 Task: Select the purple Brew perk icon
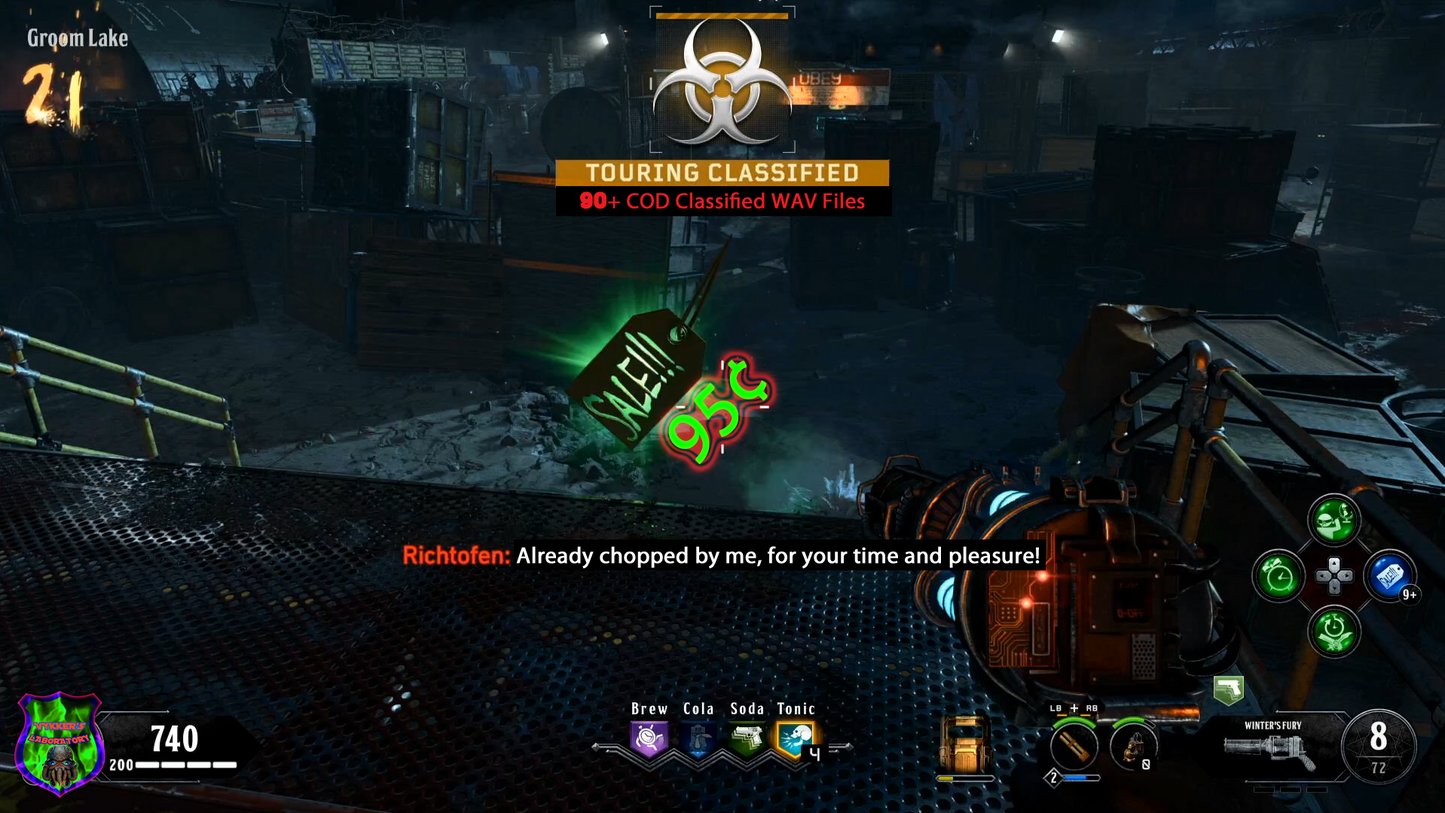pyautogui.click(x=649, y=740)
